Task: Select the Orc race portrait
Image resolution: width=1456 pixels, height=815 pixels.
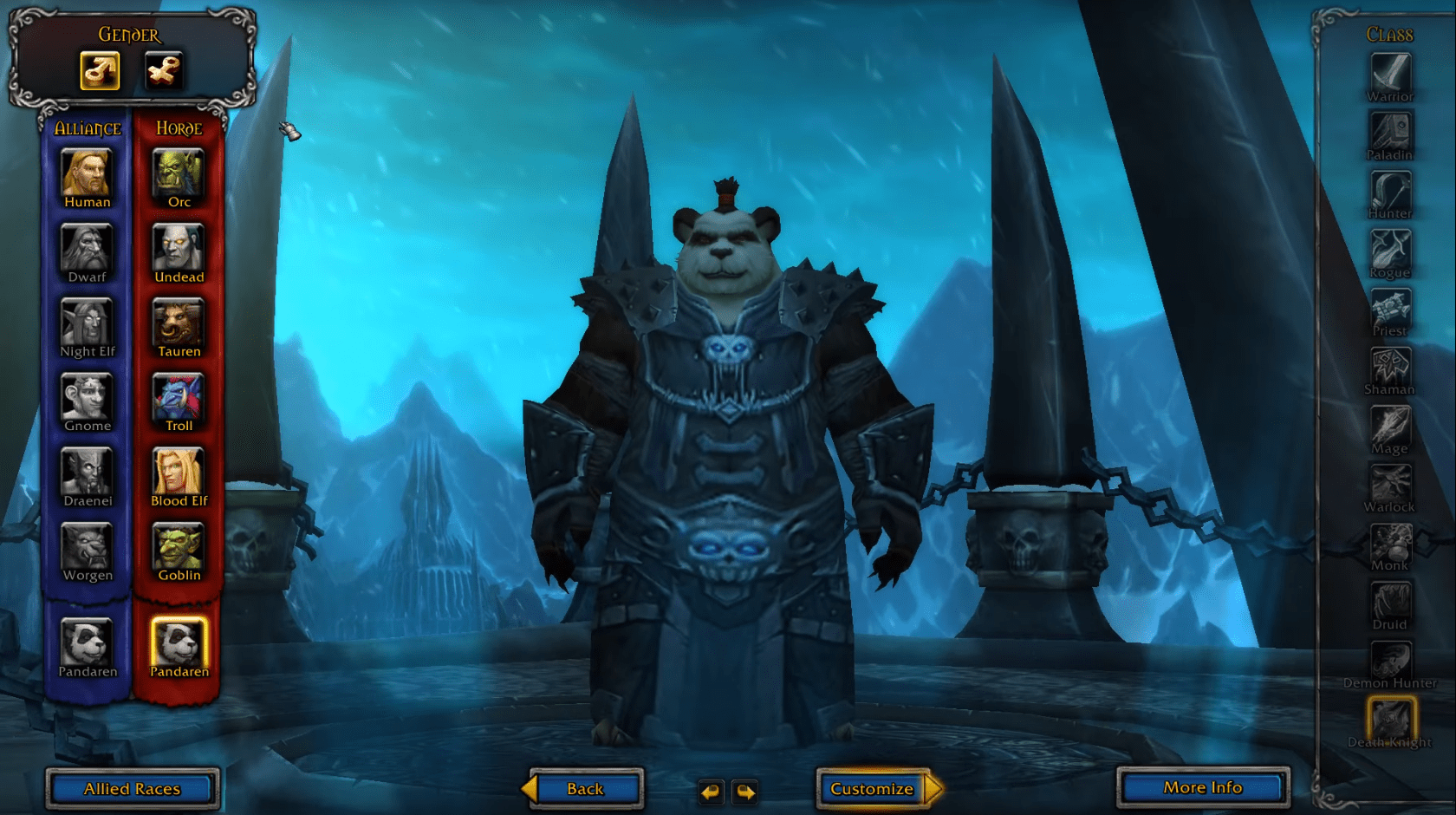Action: click(178, 171)
